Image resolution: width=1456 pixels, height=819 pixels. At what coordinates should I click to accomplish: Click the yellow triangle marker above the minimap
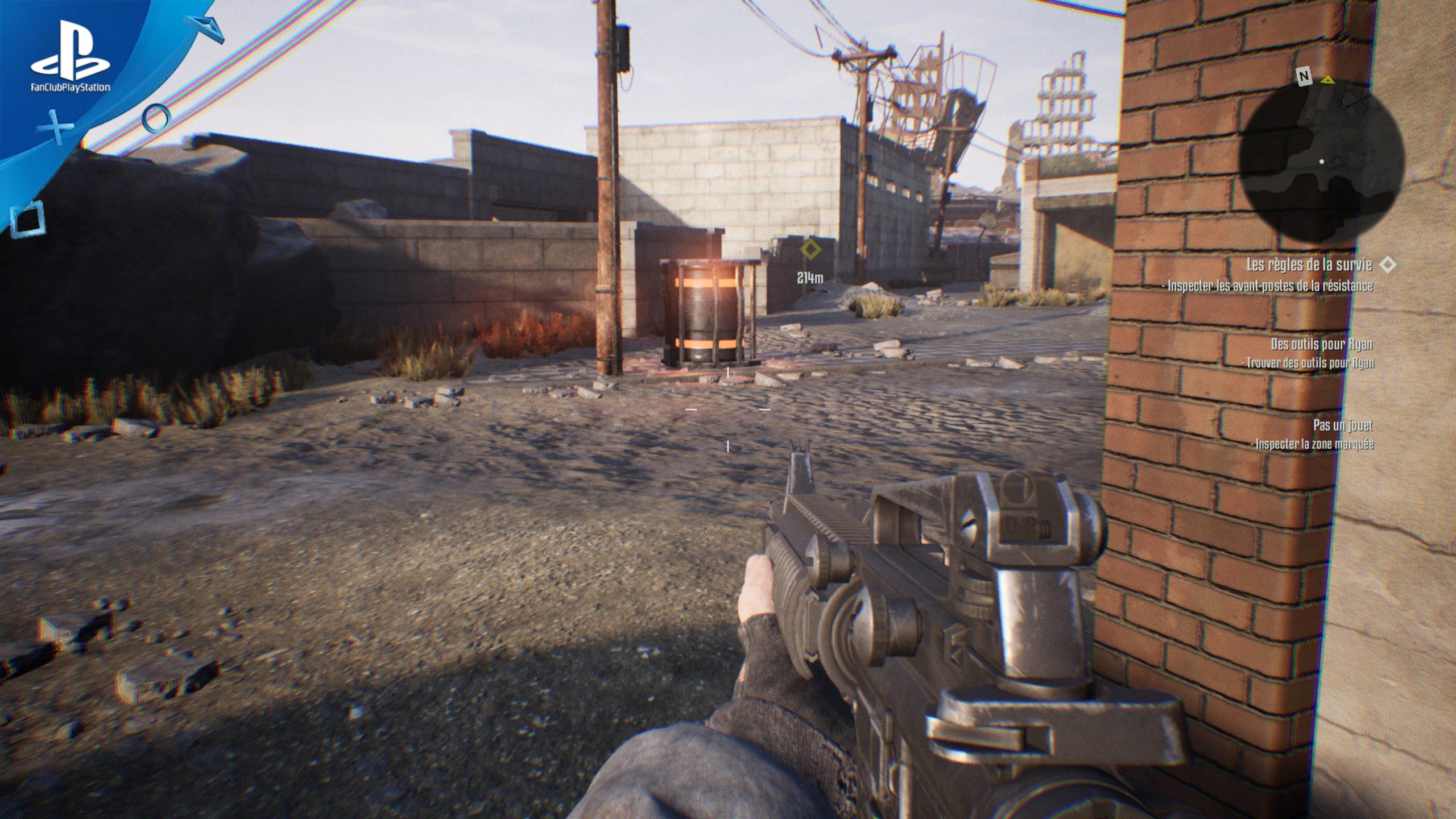pyautogui.click(x=1327, y=80)
